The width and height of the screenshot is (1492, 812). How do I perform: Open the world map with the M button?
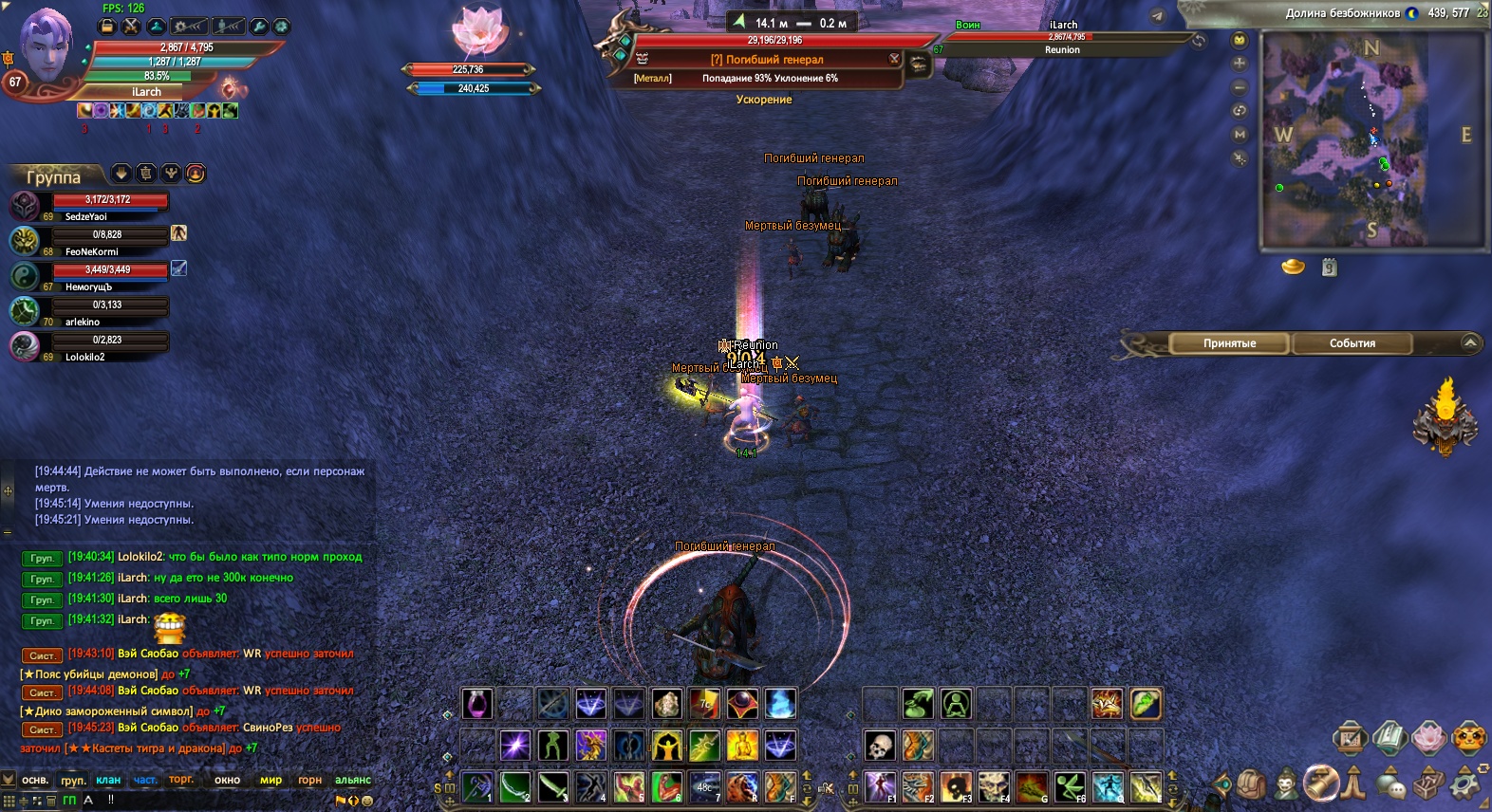[x=1239, y=135]
